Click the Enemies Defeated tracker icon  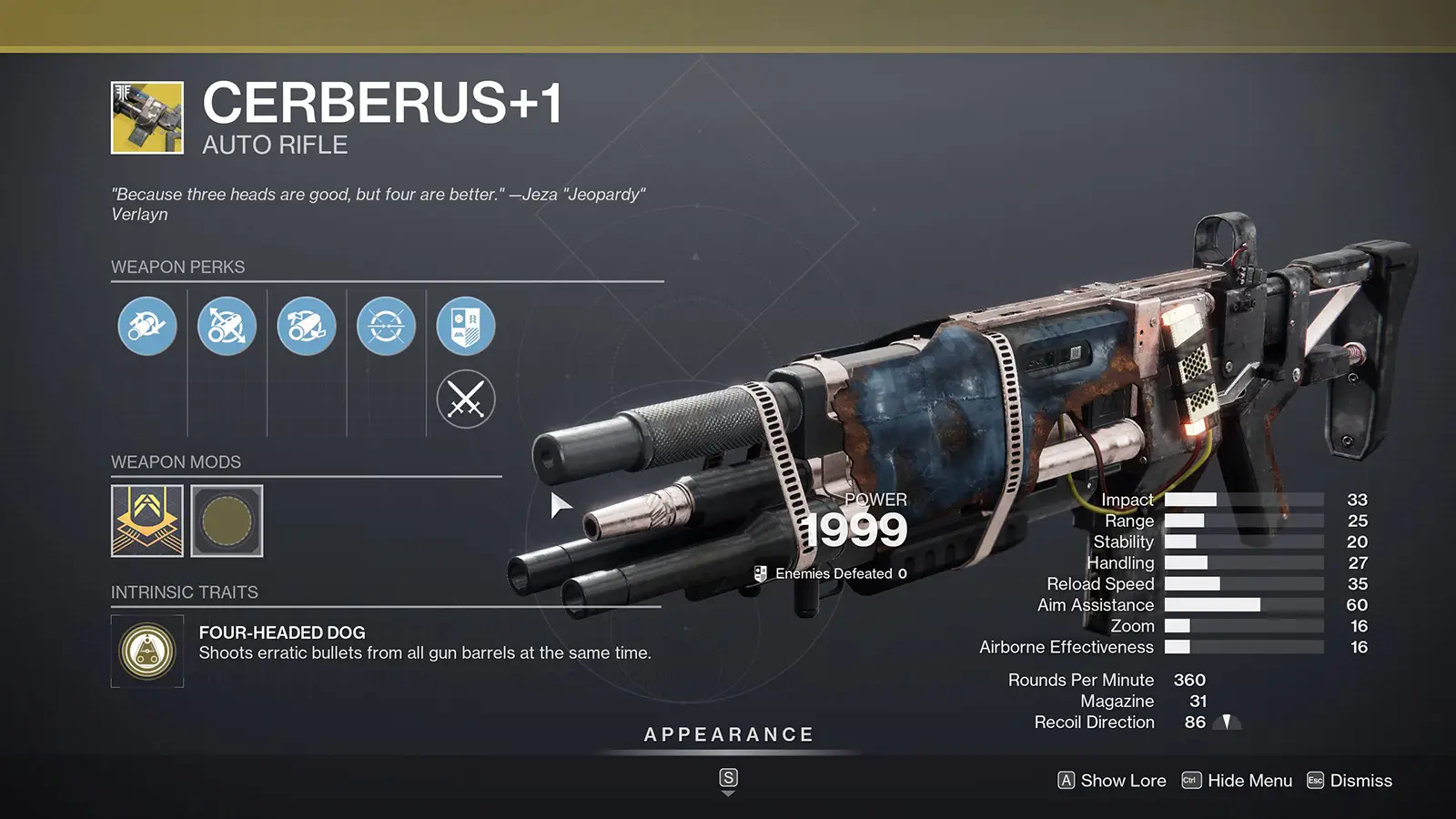[x=761, y=573]
